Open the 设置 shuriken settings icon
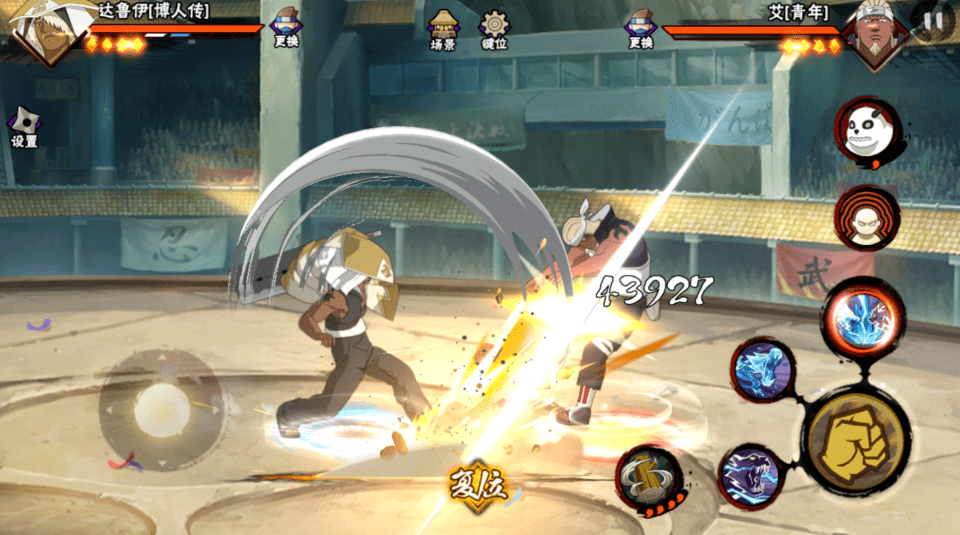The image size is (960, 535). click(24, 127)
